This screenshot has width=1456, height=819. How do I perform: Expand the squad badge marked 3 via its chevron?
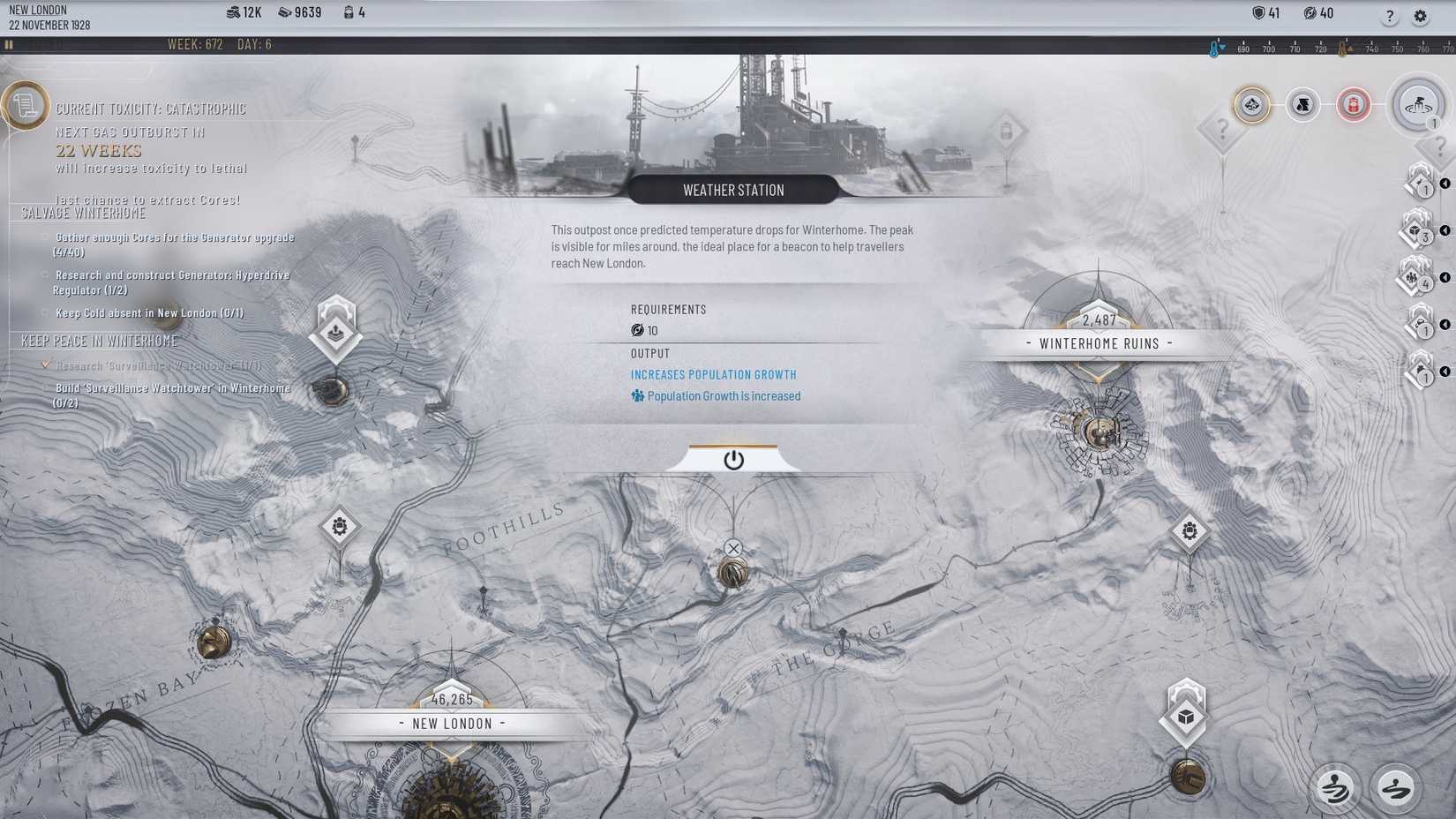tap(1445, 229)
